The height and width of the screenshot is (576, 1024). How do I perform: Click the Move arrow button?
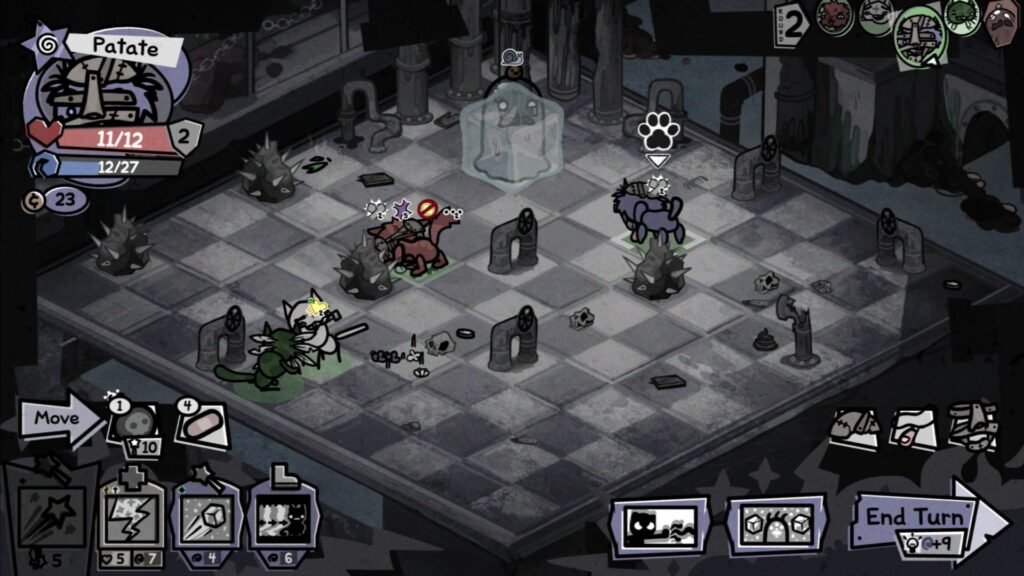click(x=60, y=419)
